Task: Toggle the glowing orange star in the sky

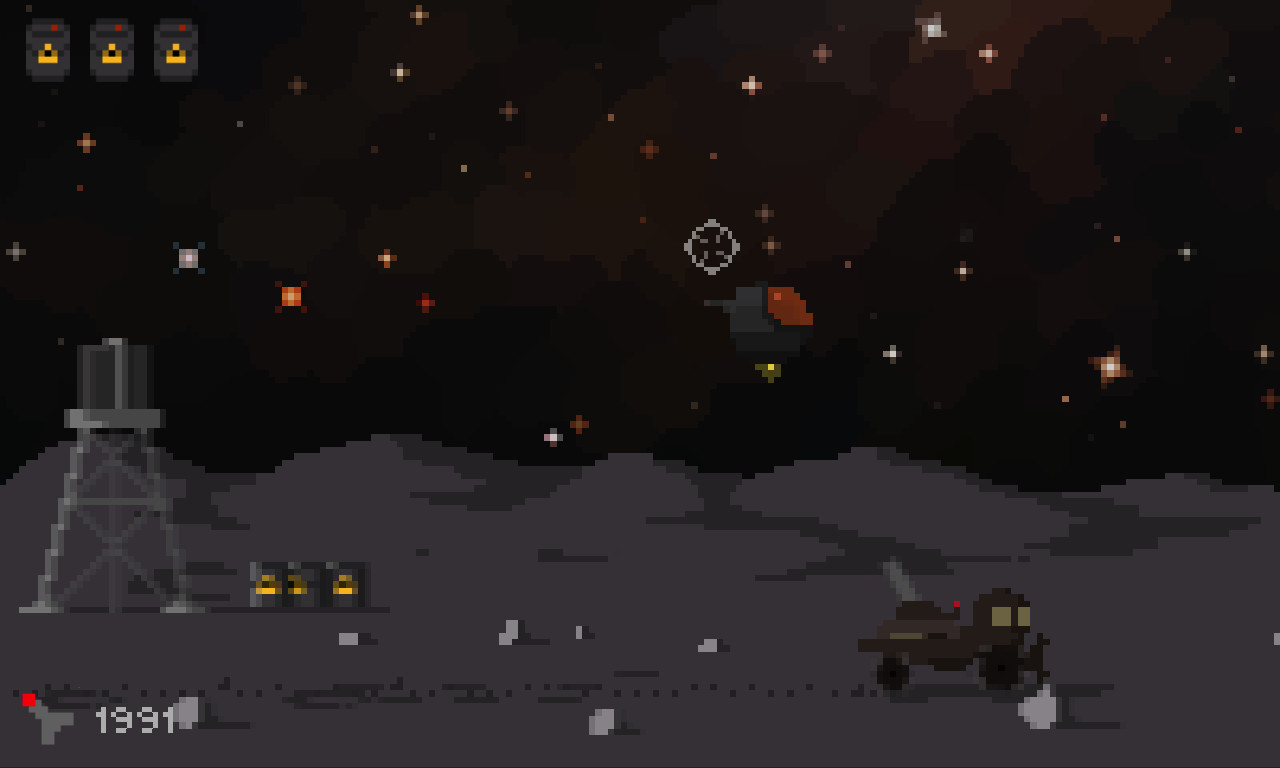Action: [x=291, y=294]
